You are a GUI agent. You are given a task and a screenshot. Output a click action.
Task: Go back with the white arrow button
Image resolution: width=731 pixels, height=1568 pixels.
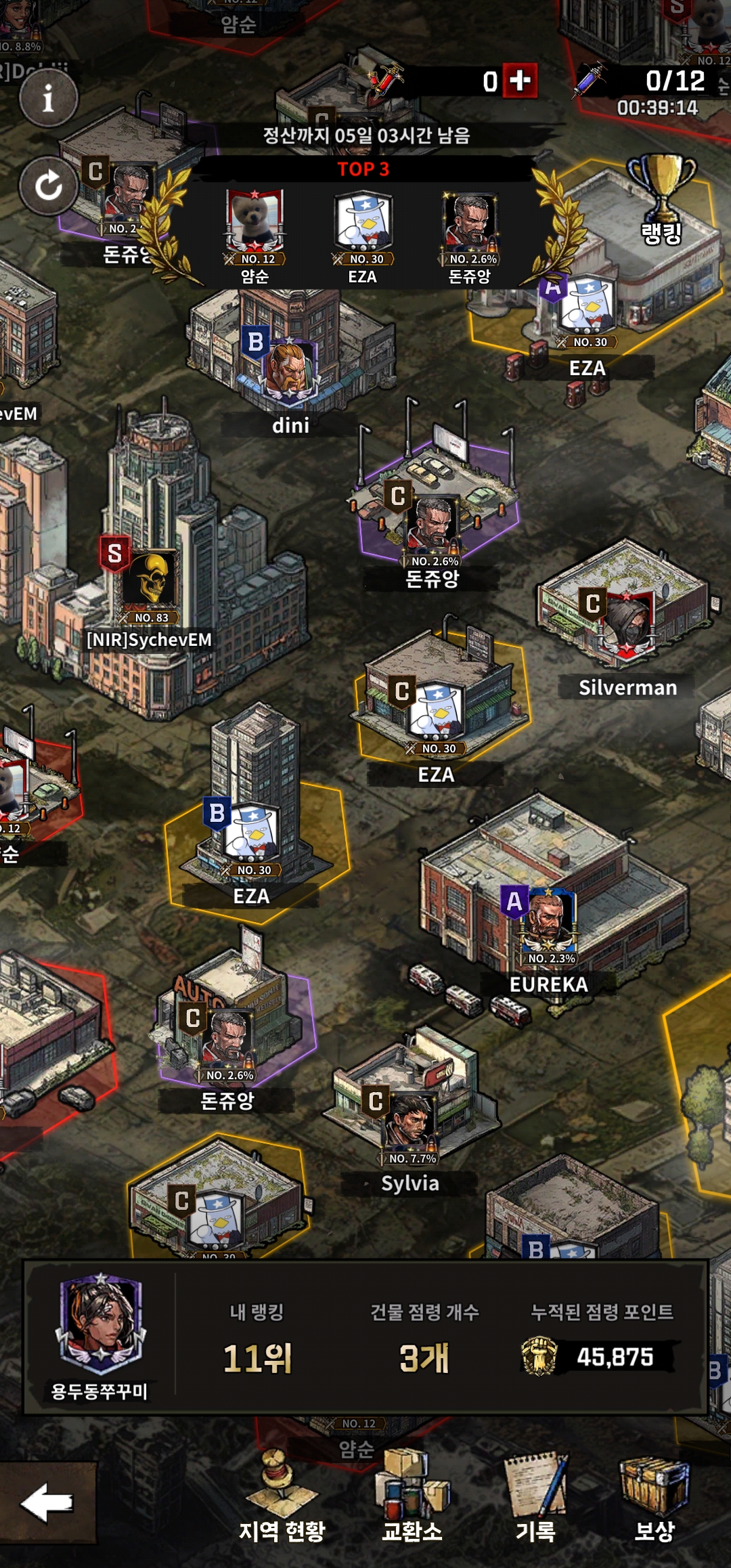[x=47, y=1503]
